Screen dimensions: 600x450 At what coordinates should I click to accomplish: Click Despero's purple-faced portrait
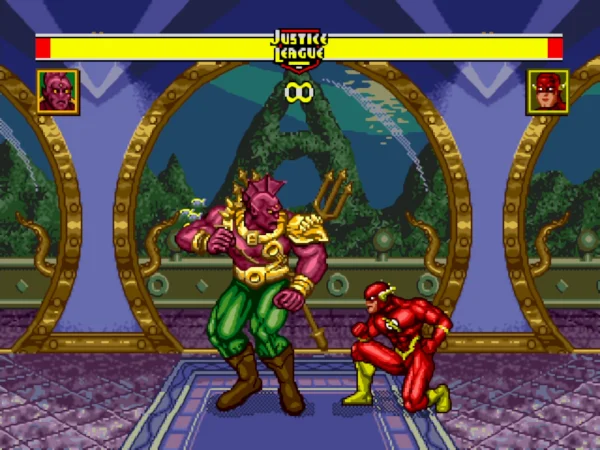click(58, 91)
